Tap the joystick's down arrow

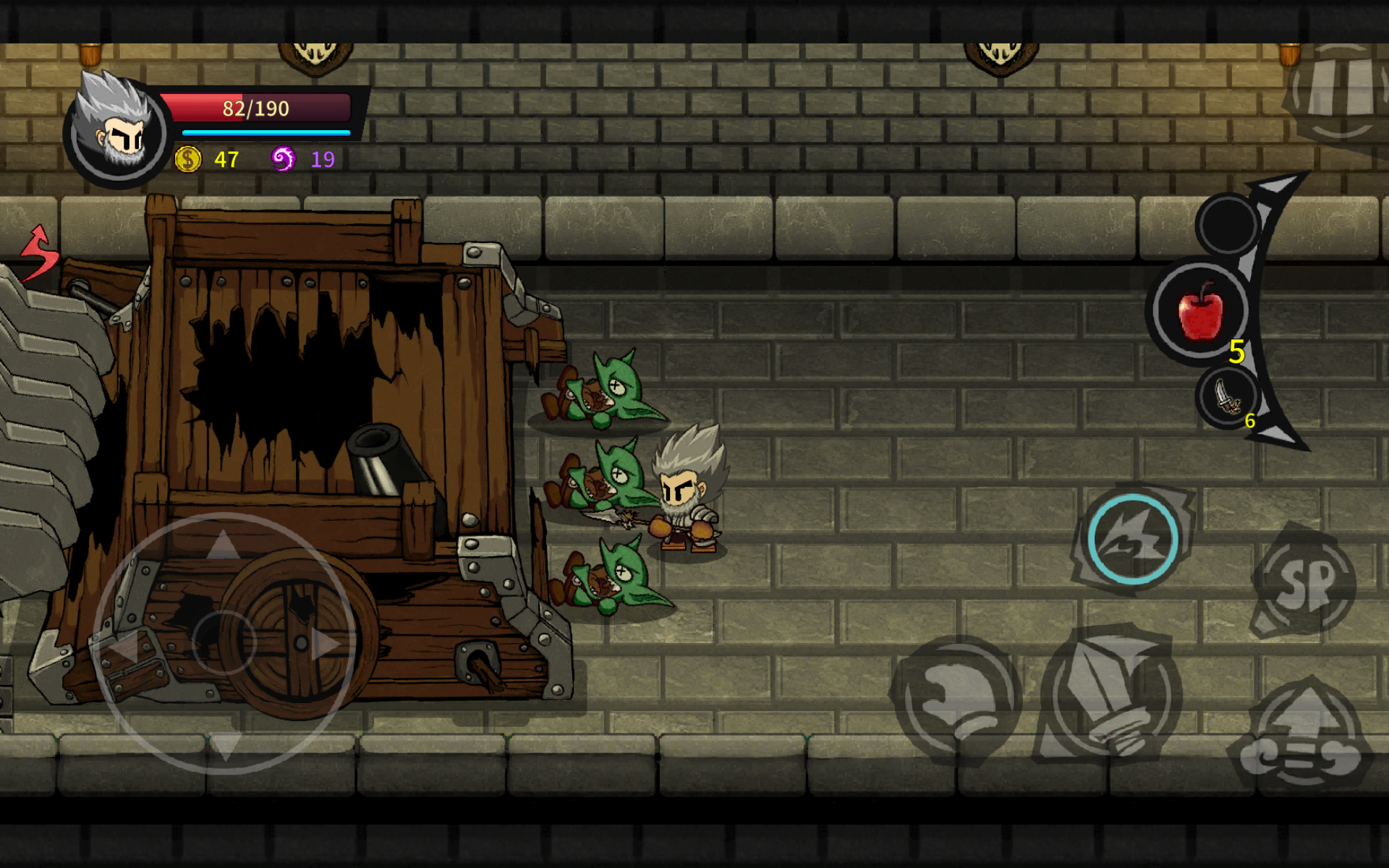(x=225, y=745)
